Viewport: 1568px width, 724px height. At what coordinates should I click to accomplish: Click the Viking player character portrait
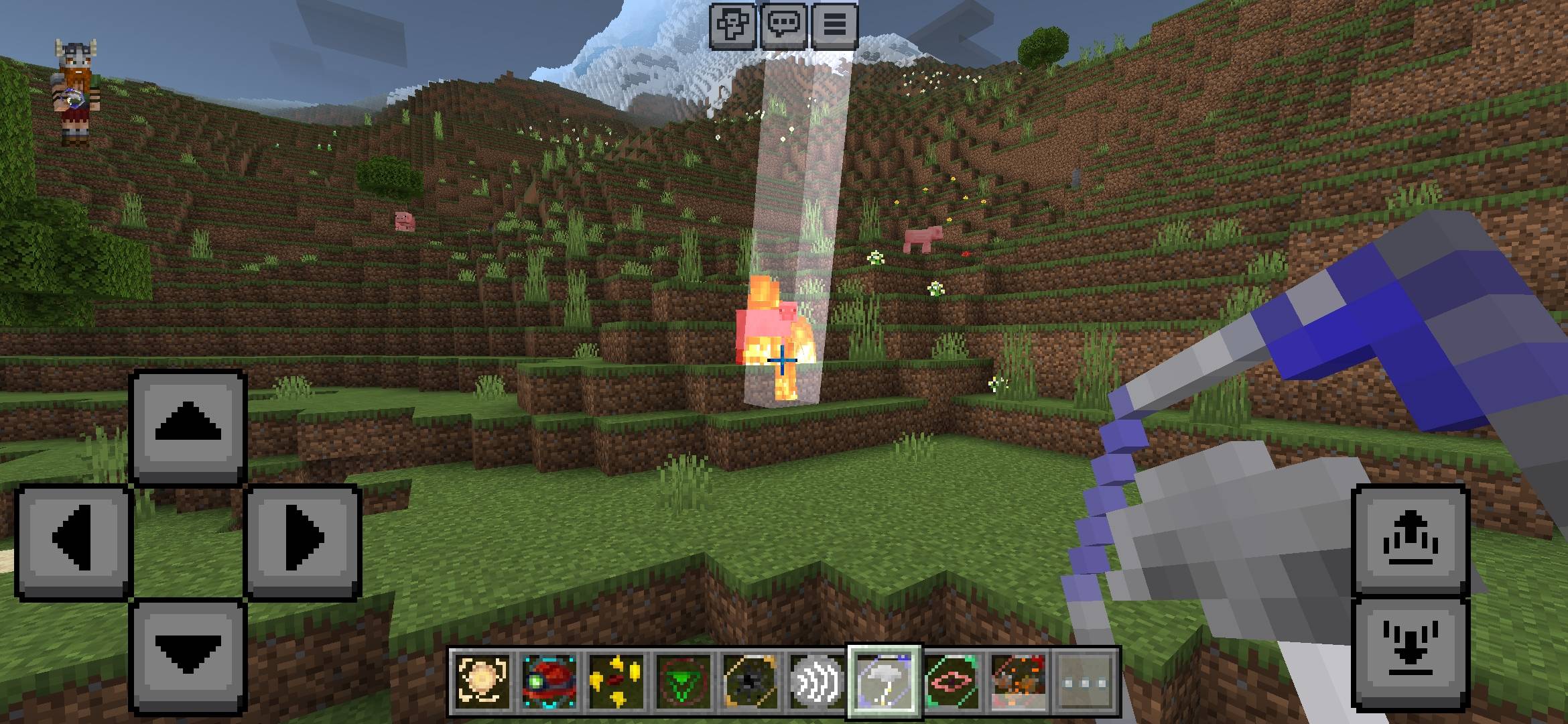(76, 92)
